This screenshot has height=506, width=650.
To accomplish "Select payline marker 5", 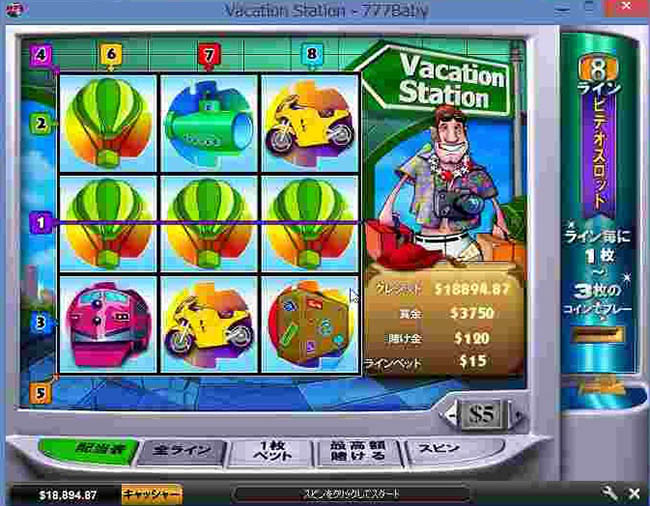I will click(41, 393).
